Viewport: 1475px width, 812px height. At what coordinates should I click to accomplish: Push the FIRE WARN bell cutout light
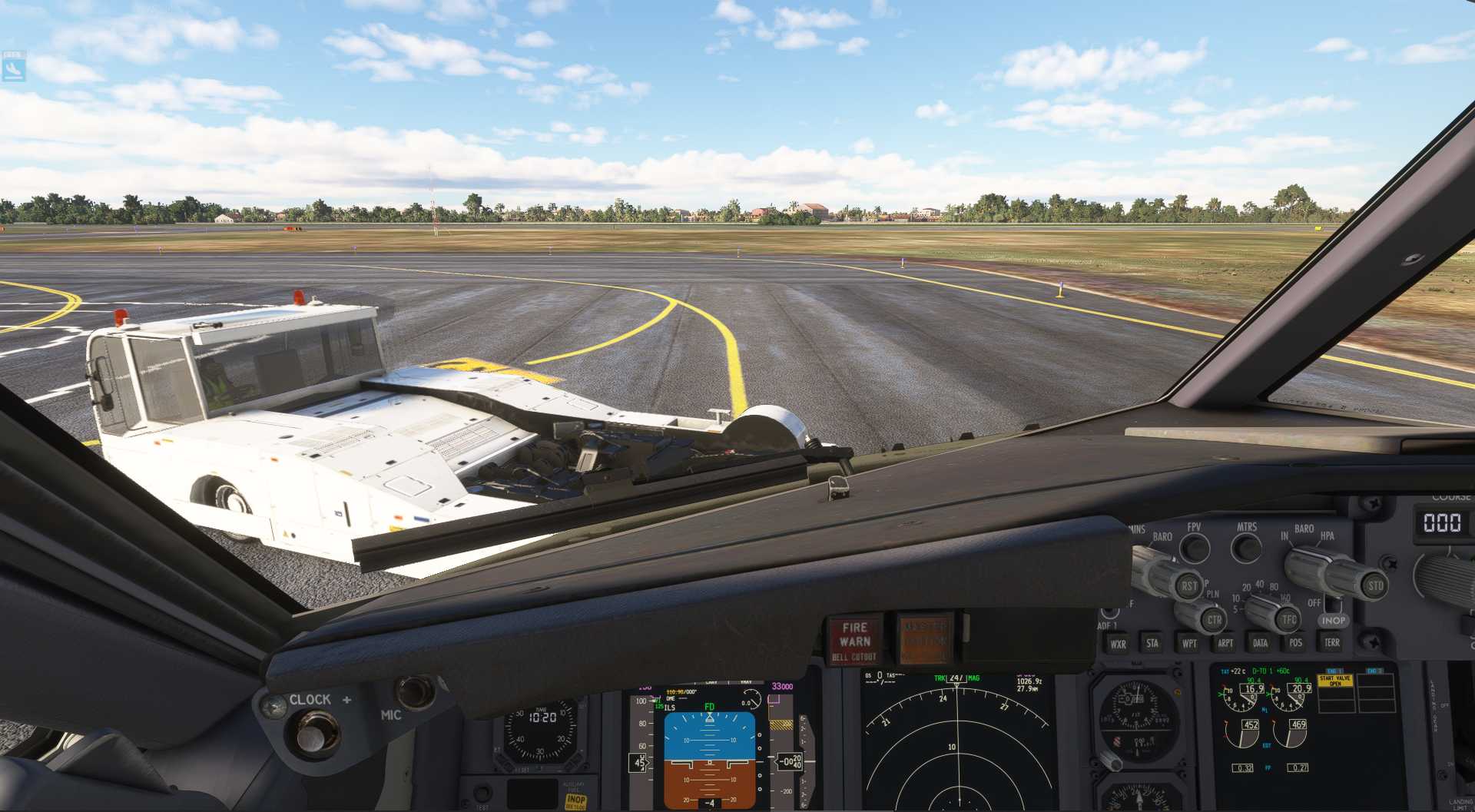coord(854,639)
